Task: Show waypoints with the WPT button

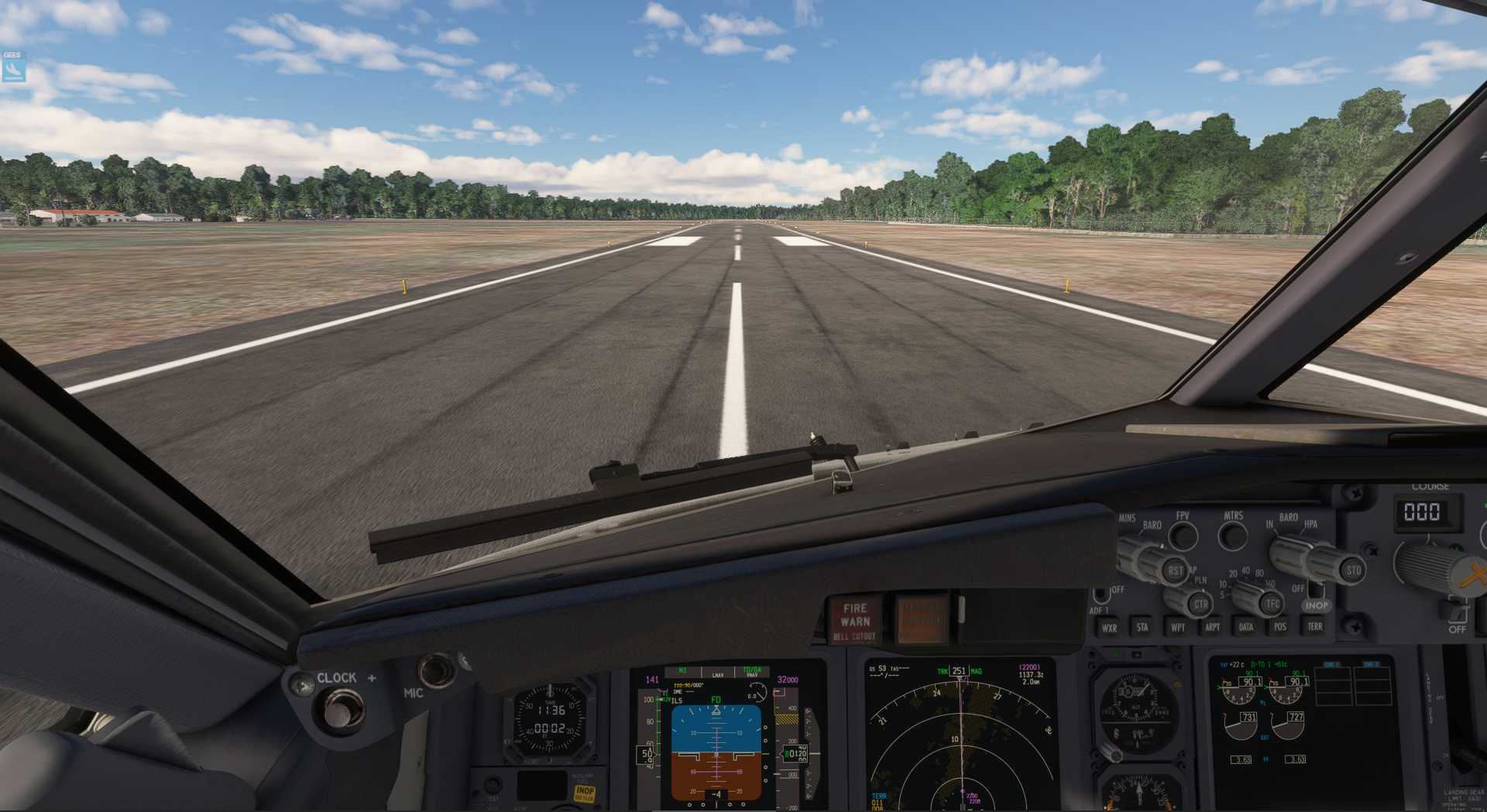Action: click(x=1177, y=627)
